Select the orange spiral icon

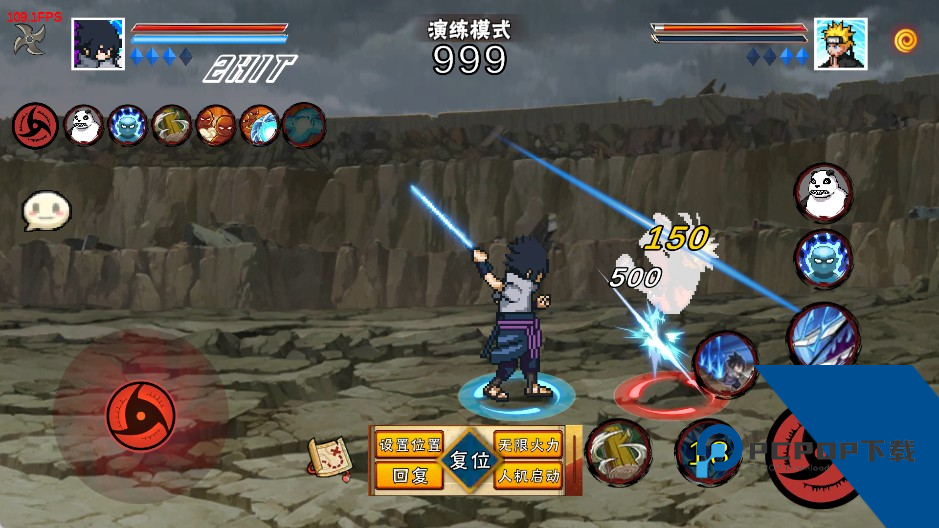tap(906, 40)
